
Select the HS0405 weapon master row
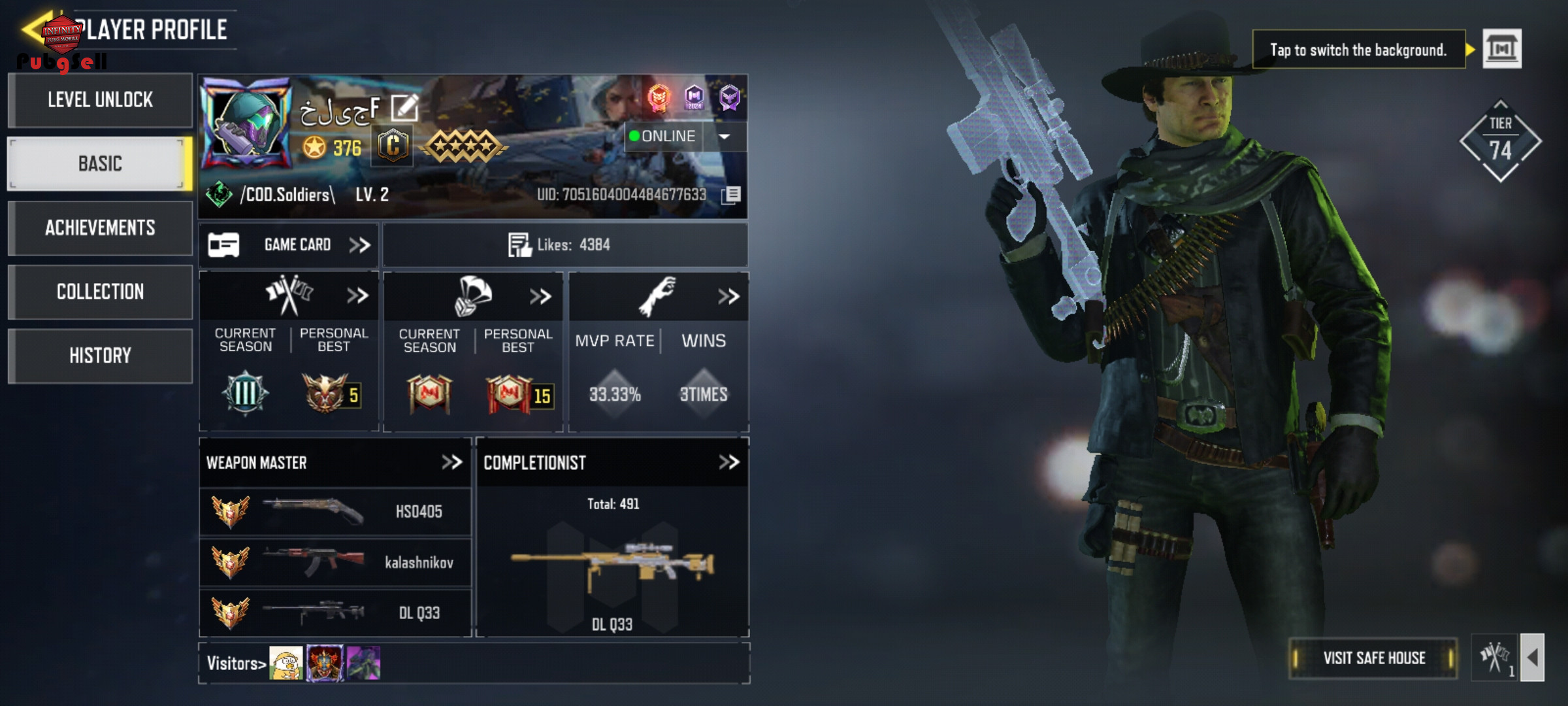pos(335,511)
